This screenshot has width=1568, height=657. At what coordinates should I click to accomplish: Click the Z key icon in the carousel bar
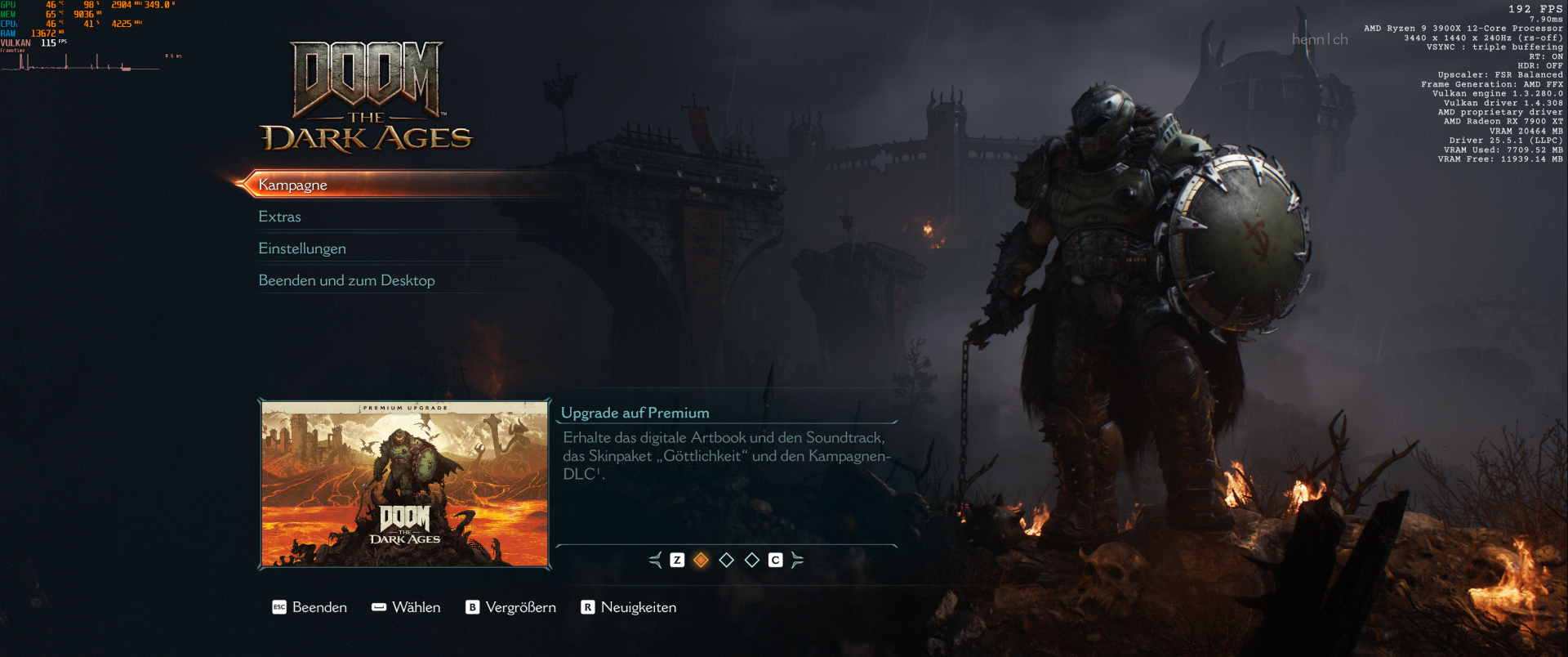click(676, 561)
